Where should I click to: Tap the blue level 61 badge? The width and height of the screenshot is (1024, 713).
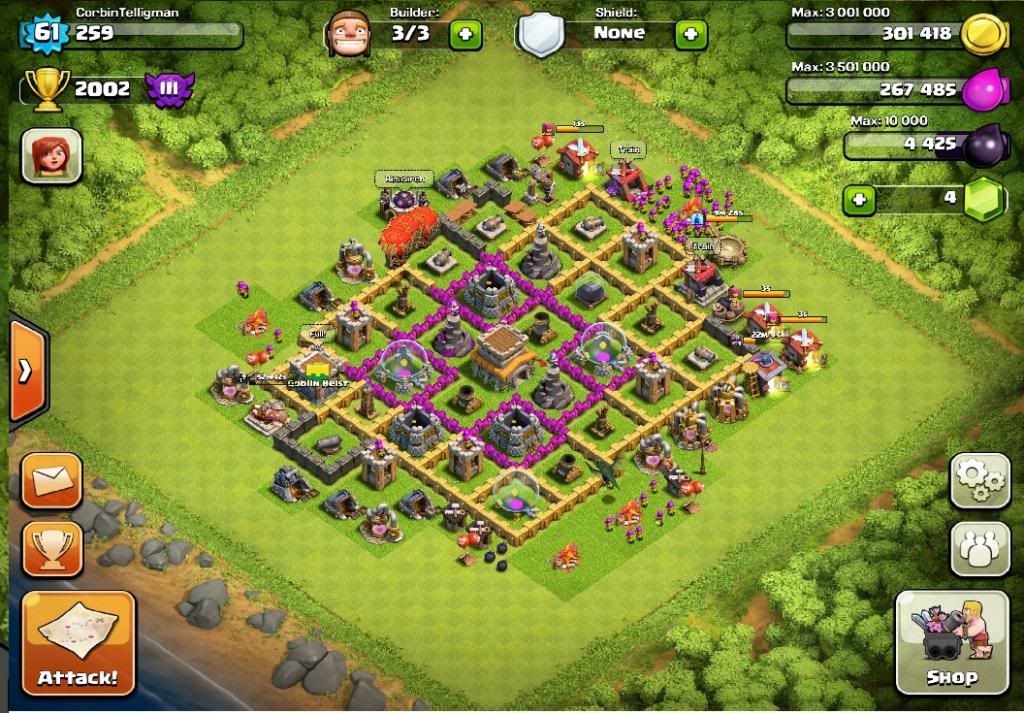[46, 33]
